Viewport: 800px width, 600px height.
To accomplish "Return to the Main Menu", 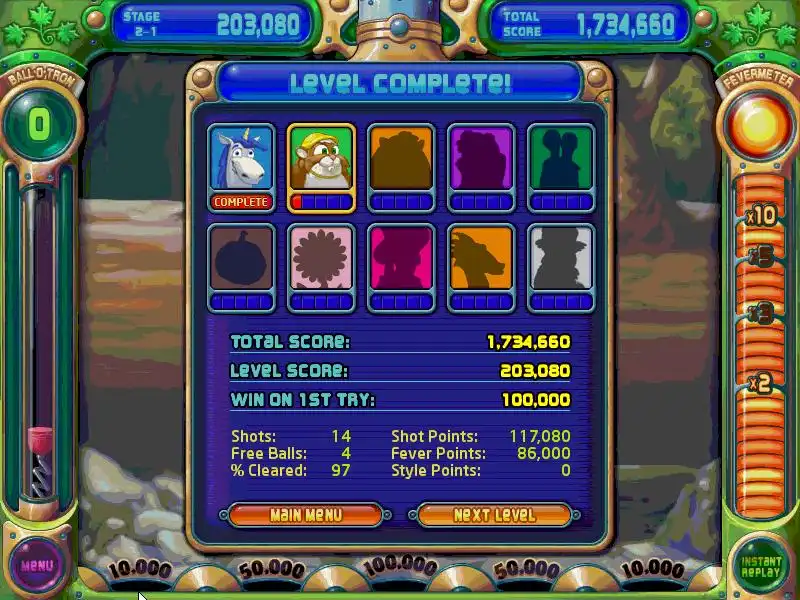I will [305, 515].
